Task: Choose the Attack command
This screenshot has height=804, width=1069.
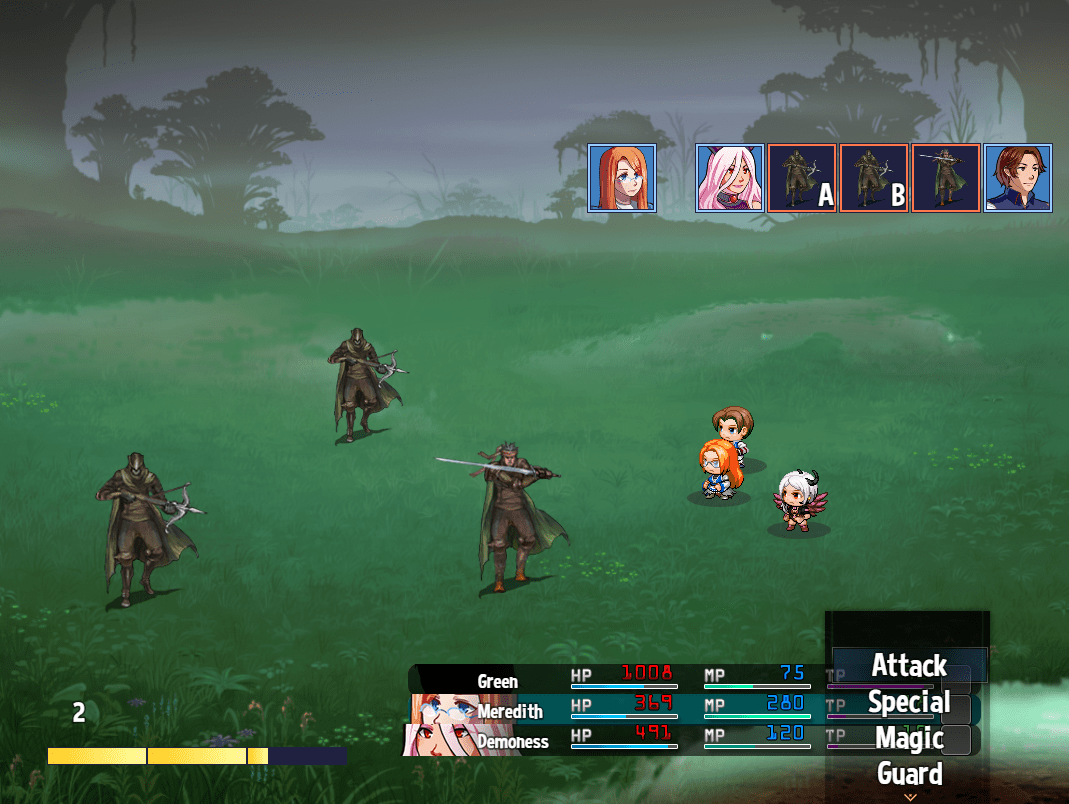Action: [908, 666]
